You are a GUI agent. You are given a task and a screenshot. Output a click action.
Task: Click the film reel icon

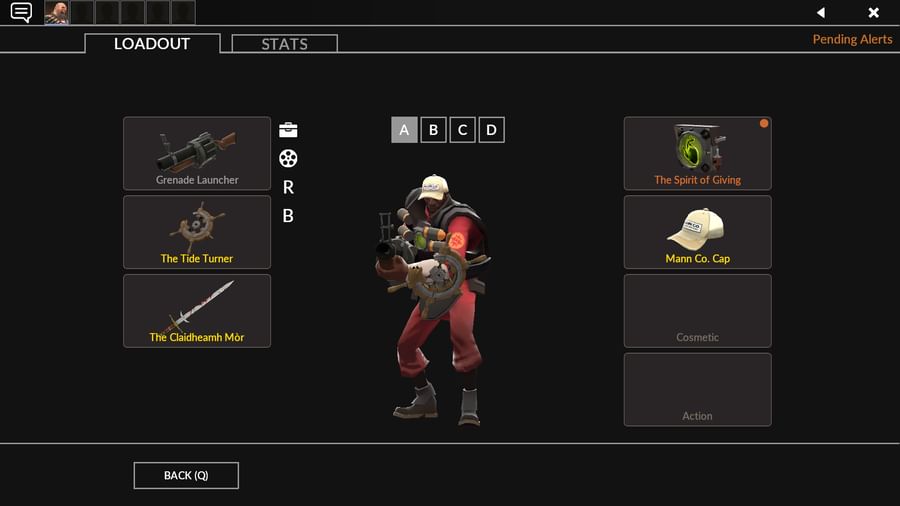pyautogui.click(x=288, y=158)
